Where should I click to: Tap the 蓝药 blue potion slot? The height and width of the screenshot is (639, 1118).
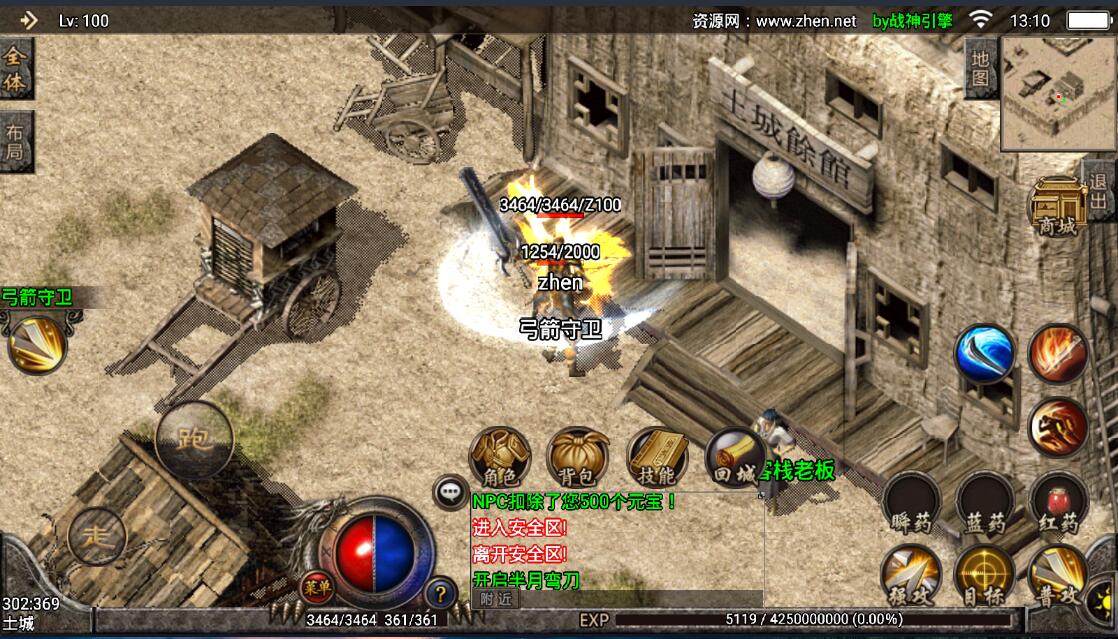pyautogui.click(x=985, y=503)
